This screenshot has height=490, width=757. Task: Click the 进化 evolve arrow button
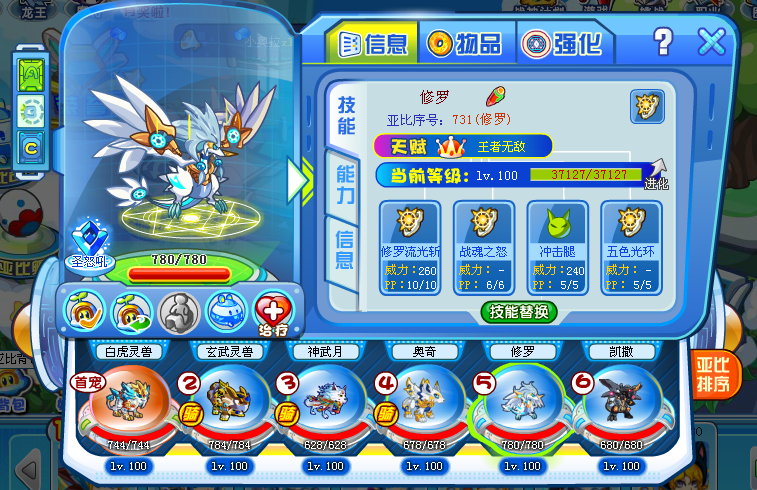(x=656, y=175)
